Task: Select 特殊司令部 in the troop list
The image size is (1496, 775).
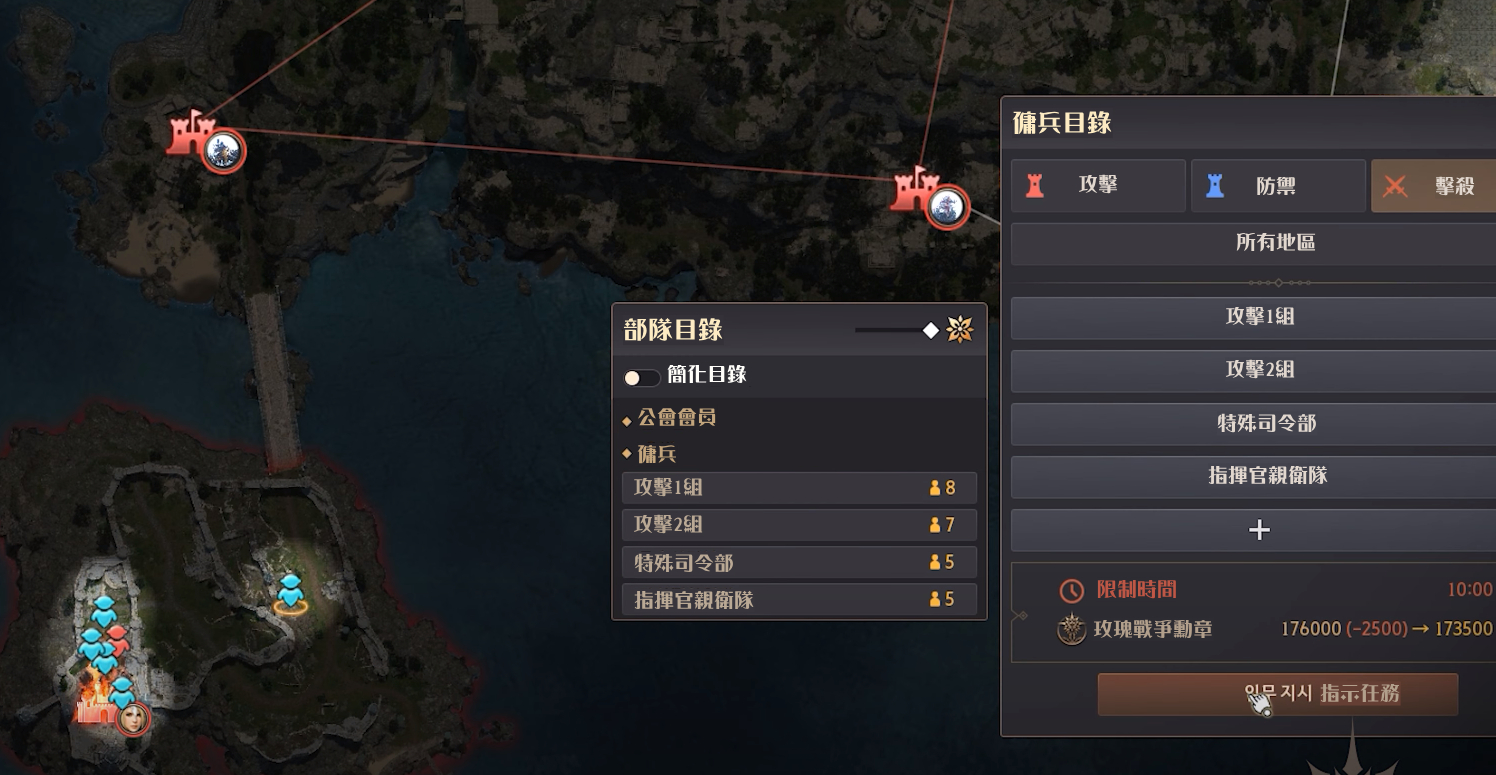Action: 798,562
